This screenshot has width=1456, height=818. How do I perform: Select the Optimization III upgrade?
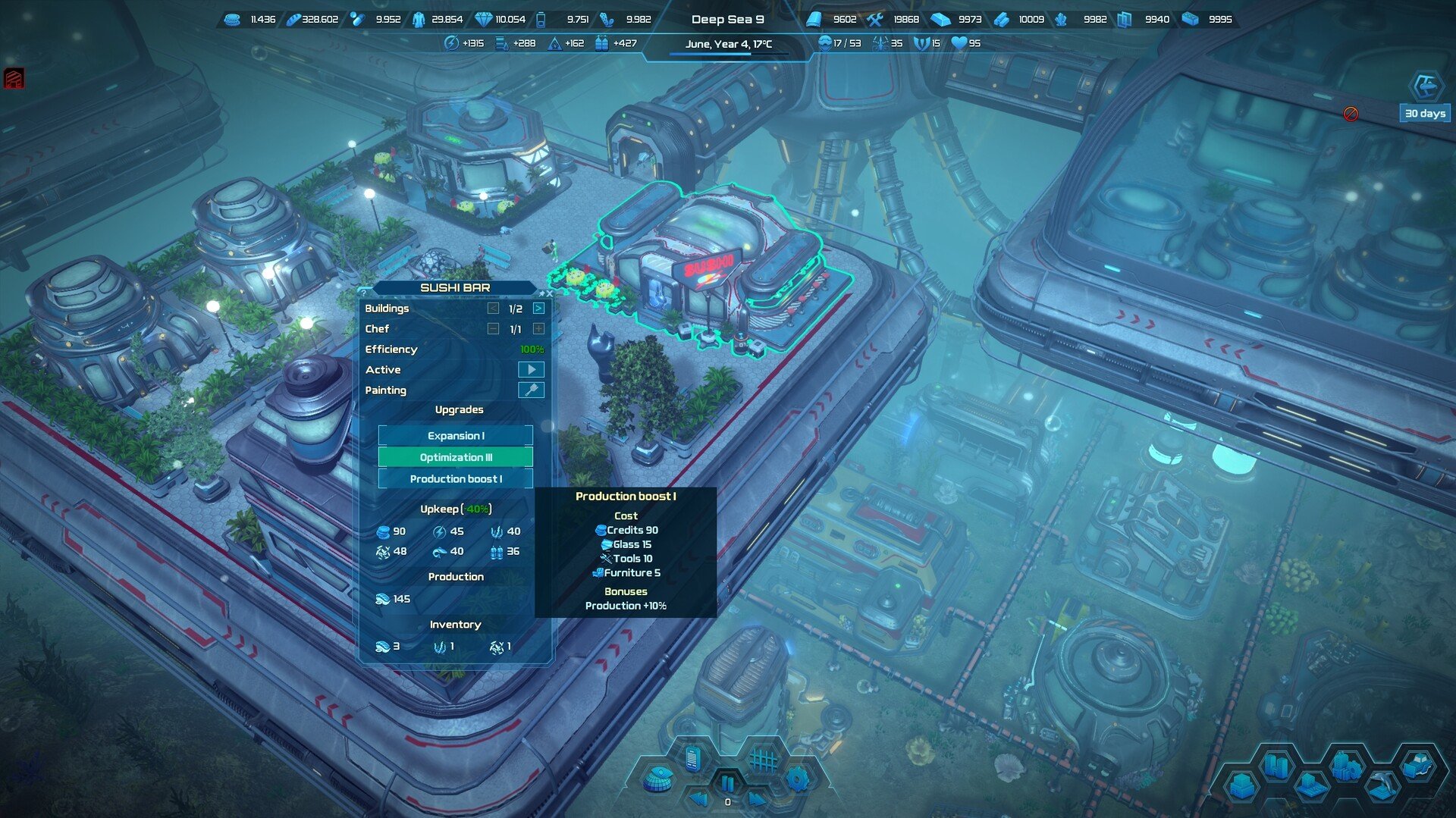tap(455, 457)
